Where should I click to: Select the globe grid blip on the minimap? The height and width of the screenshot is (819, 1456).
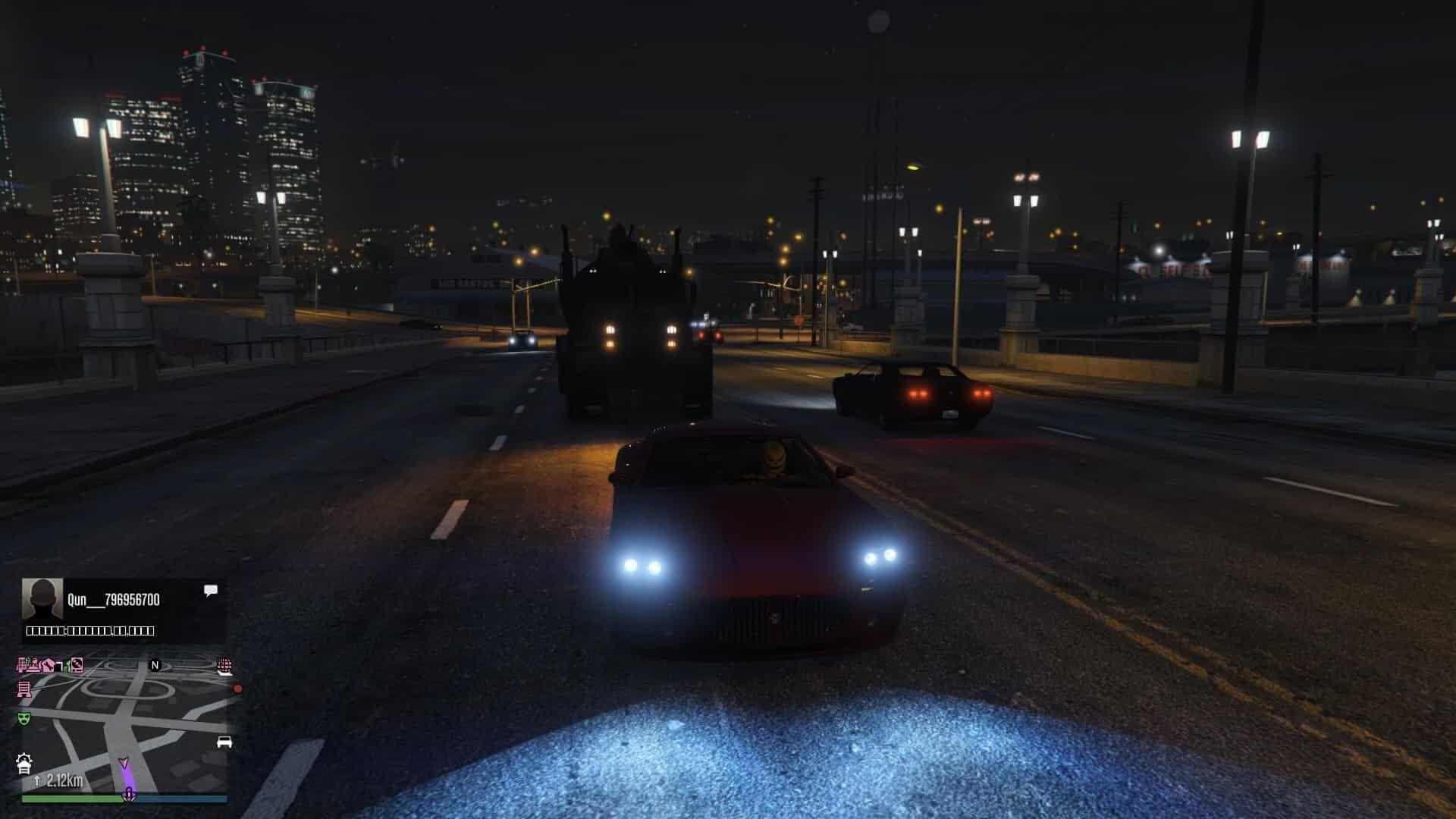224,666
